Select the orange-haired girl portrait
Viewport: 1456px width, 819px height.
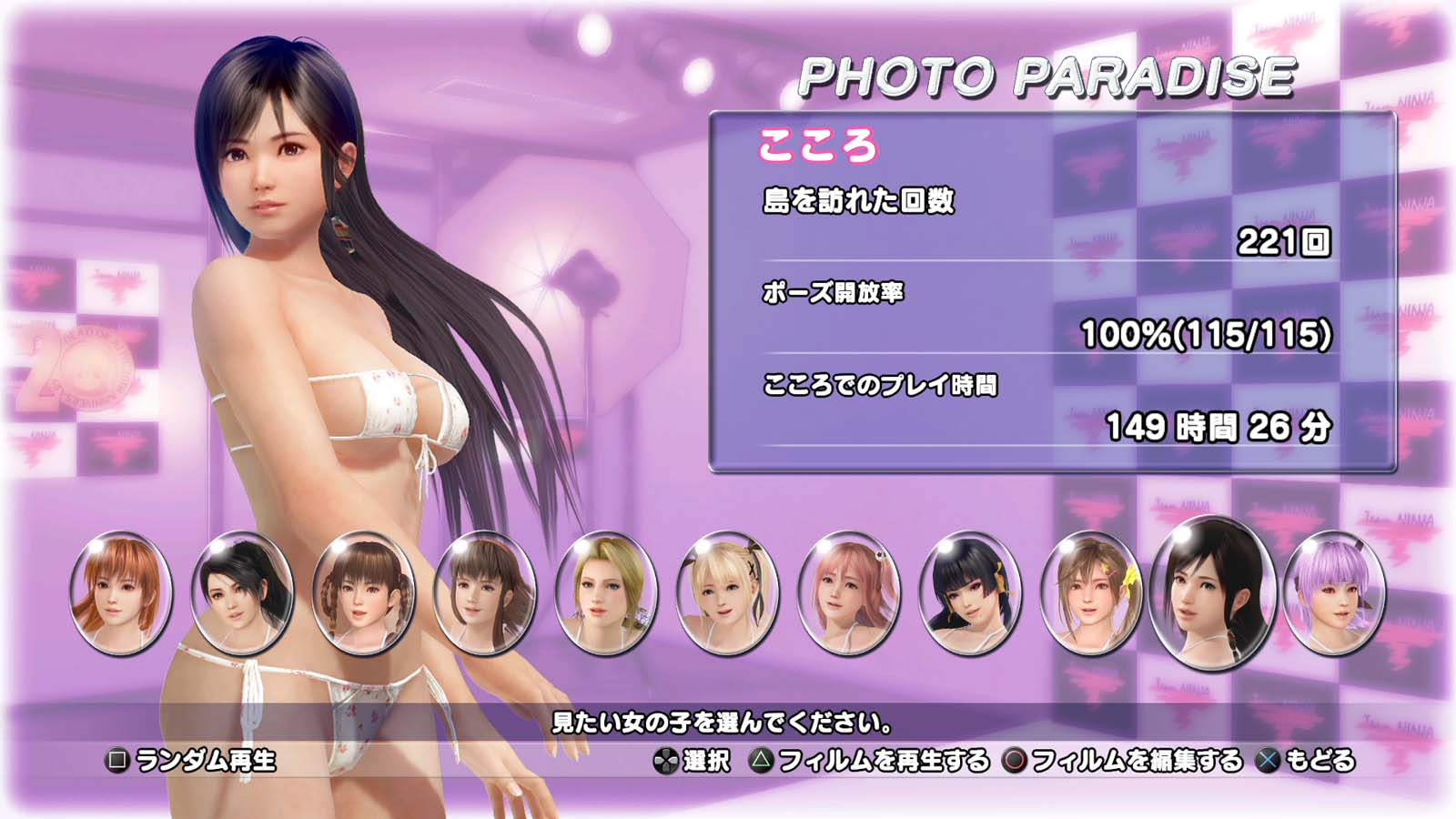coord(120,593)
